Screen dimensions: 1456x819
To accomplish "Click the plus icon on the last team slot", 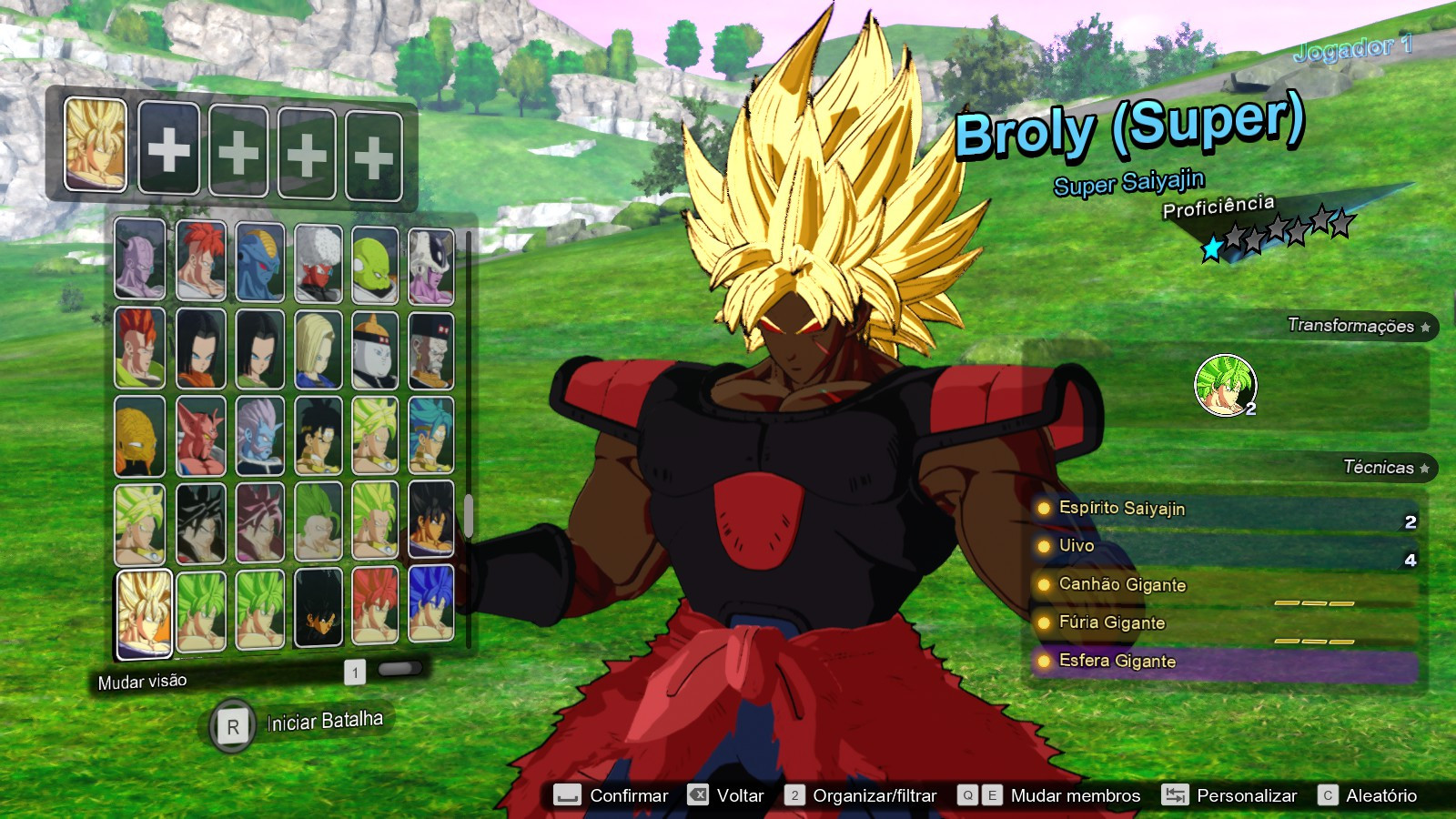I will pos(374,153).
